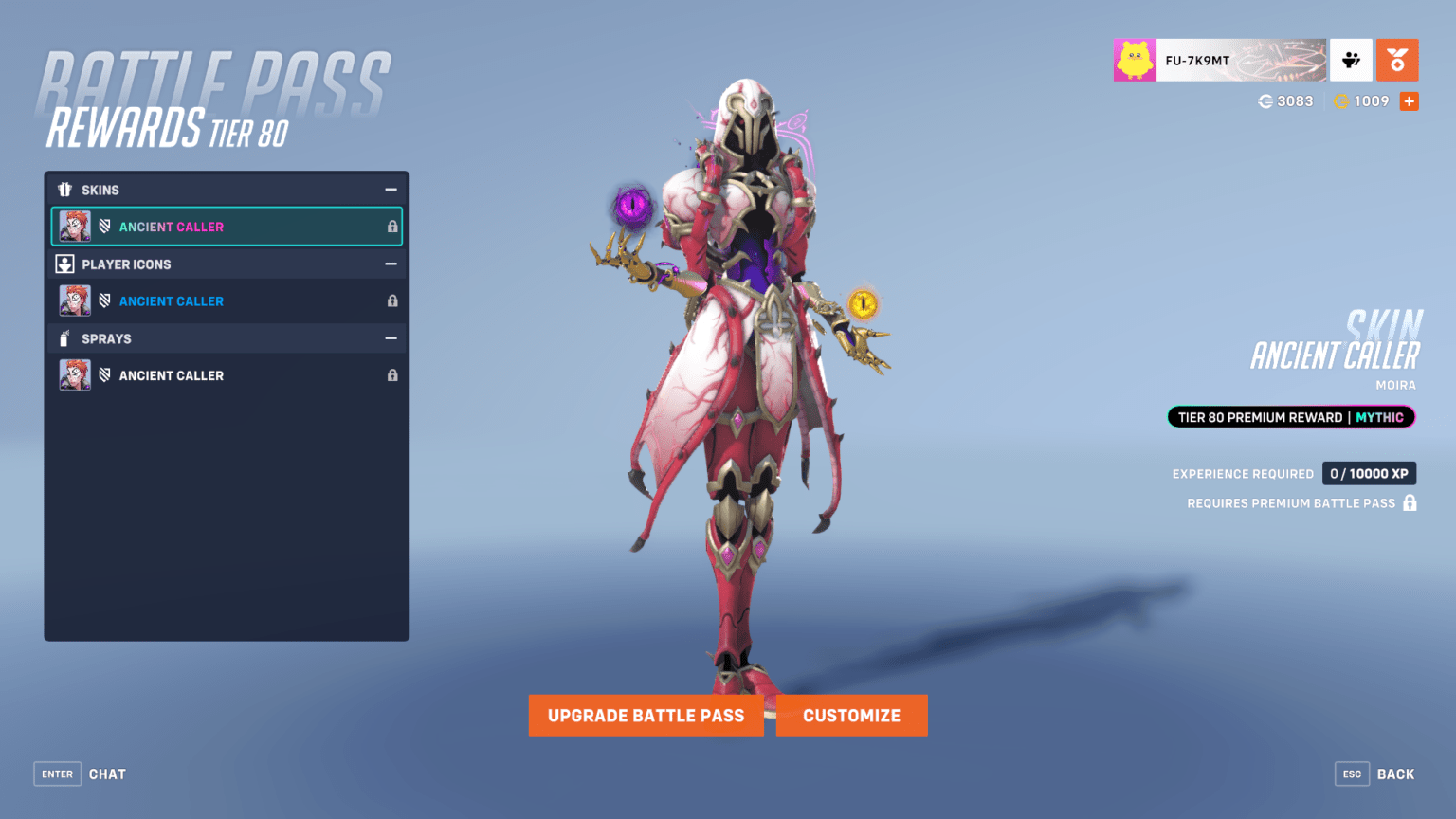The width and height of the screenshot is (1456, 819).
Task: Collapse the Skins section
Action: (391, 190)
